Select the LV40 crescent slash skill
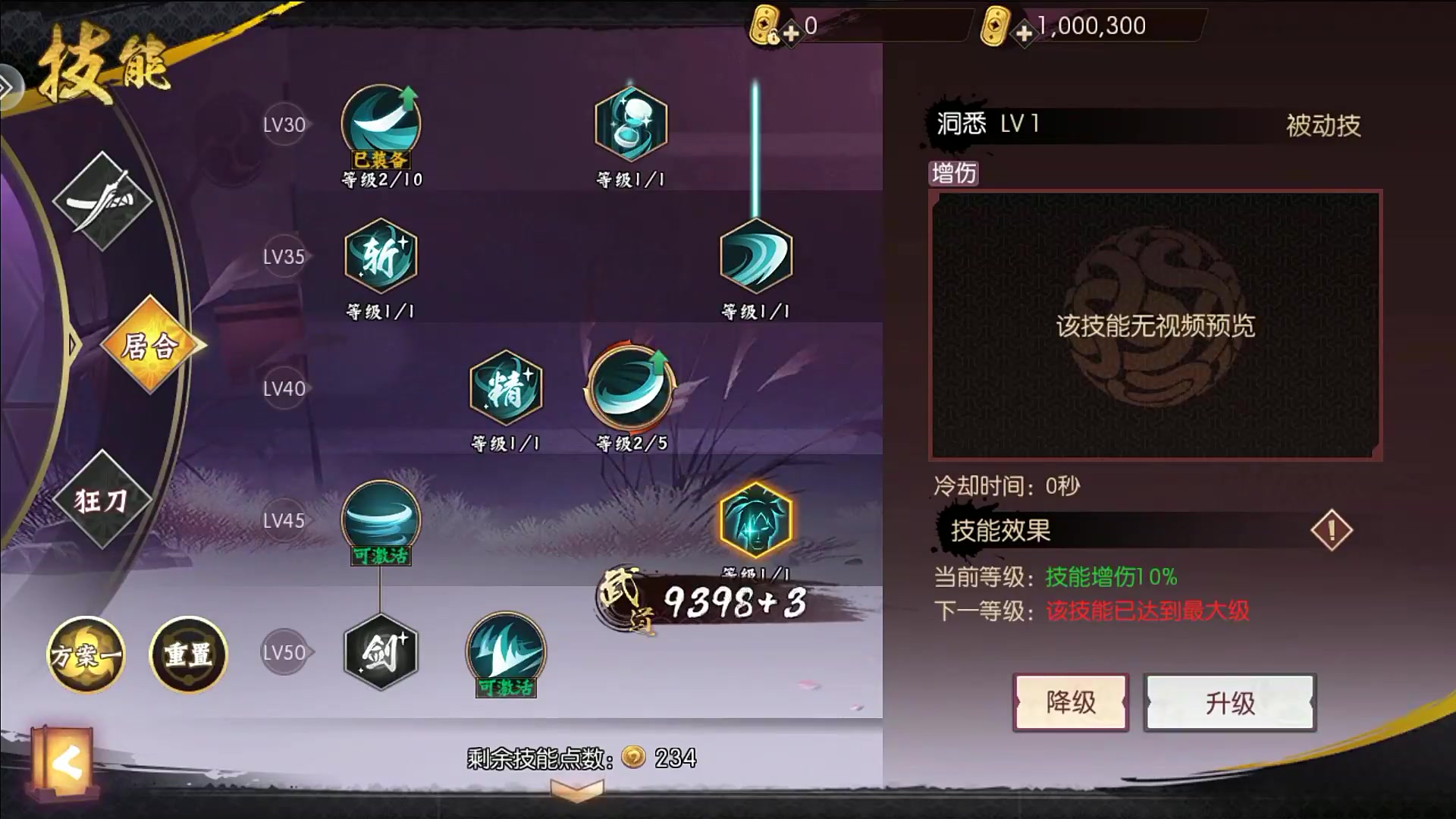 click(630, 388)
